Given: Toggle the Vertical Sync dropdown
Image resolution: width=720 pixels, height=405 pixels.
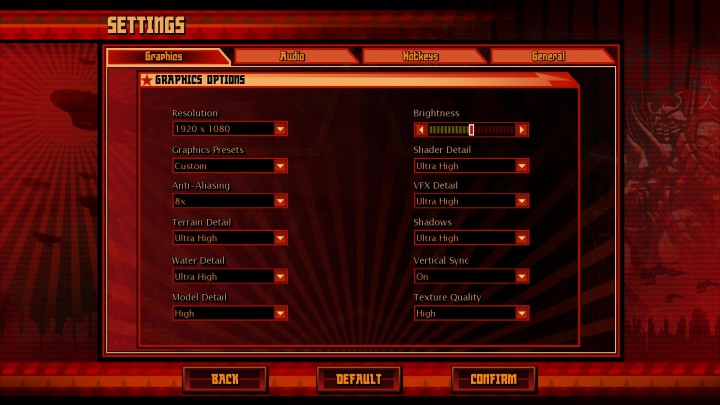Looking at the screenshot, I should 471,276.
